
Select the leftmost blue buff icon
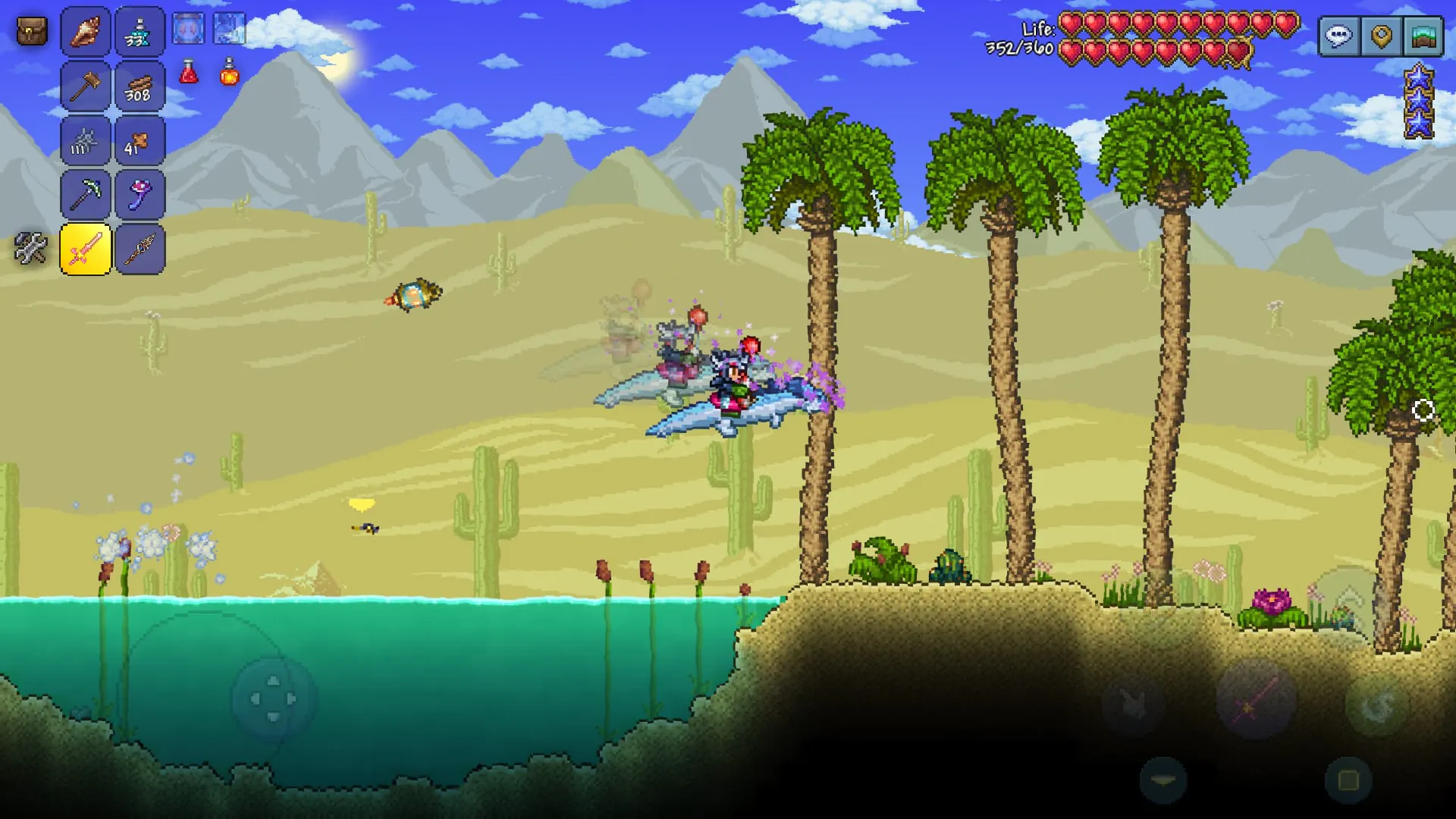tap(190, 27)
